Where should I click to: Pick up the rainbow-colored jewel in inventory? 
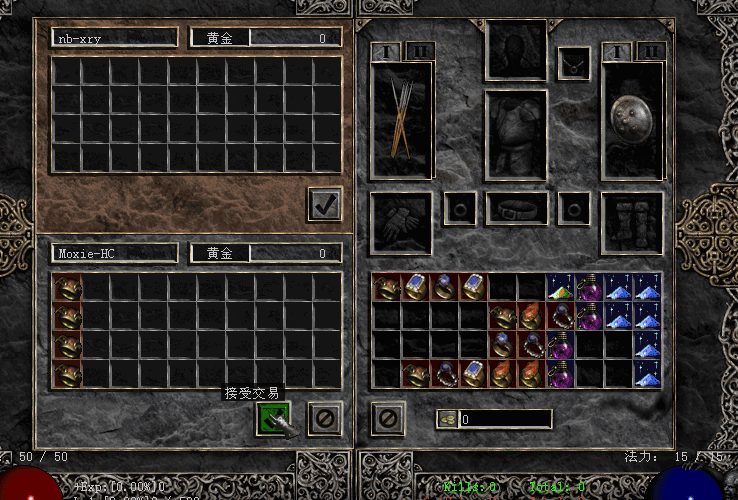[559, 288]
